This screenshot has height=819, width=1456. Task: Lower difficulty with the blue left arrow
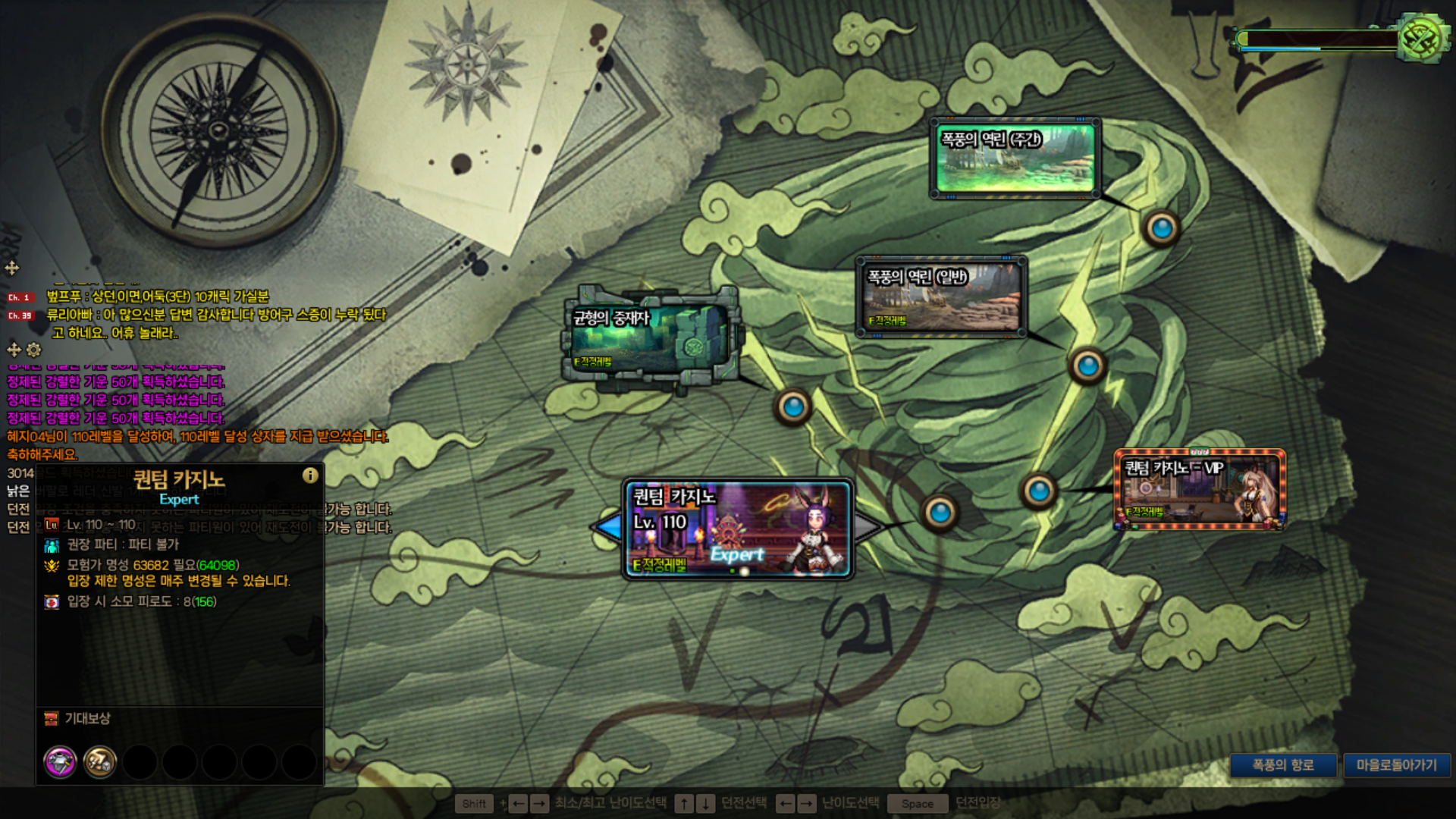click(608, 527)
